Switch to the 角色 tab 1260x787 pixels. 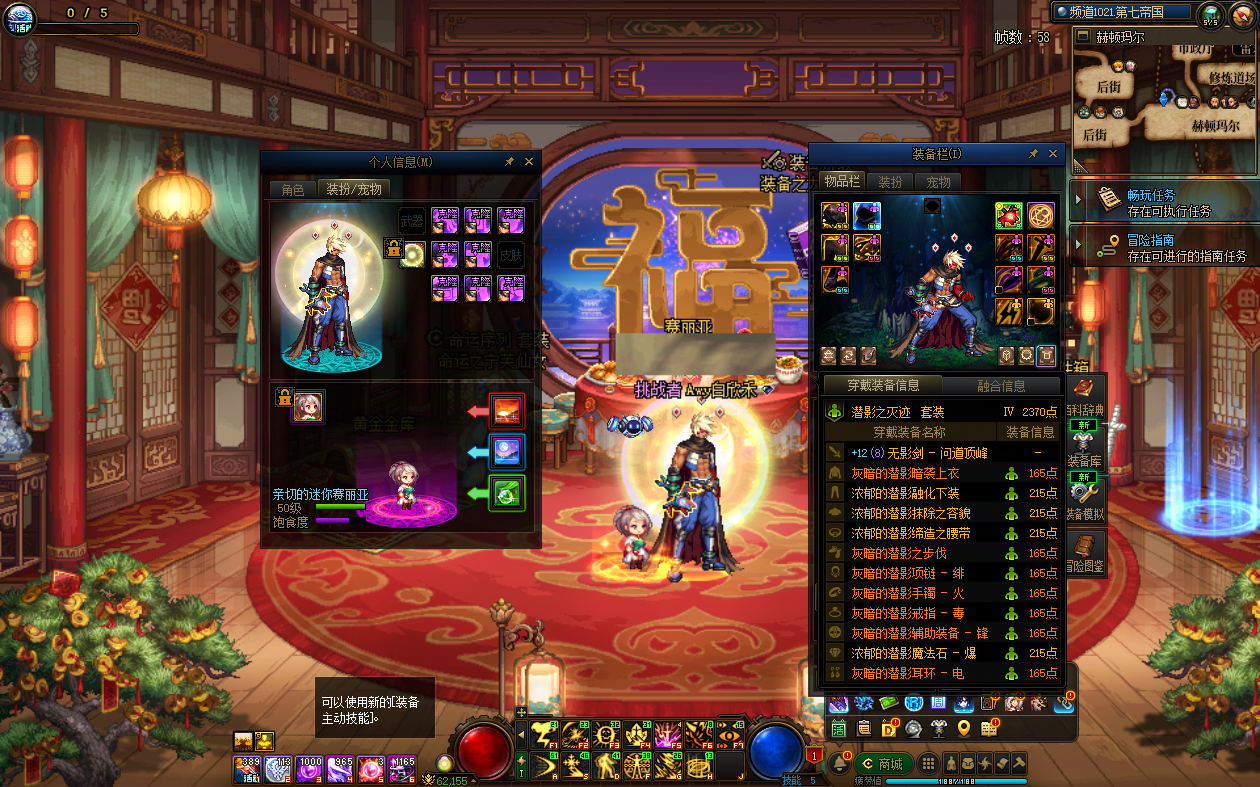(292, 189)
